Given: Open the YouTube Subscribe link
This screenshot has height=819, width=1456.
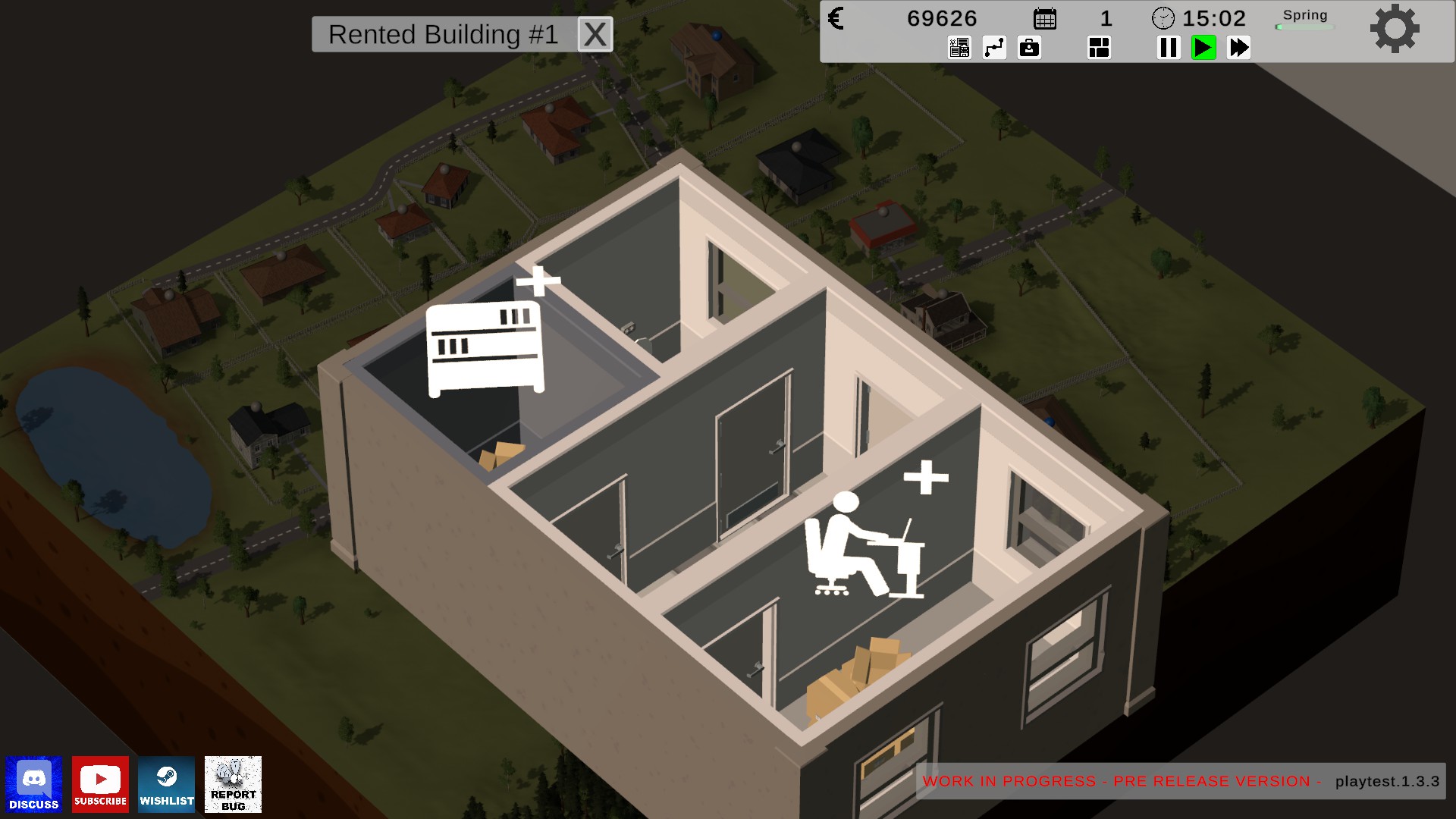Looking at the screenshot, I should tap(100, 784).
